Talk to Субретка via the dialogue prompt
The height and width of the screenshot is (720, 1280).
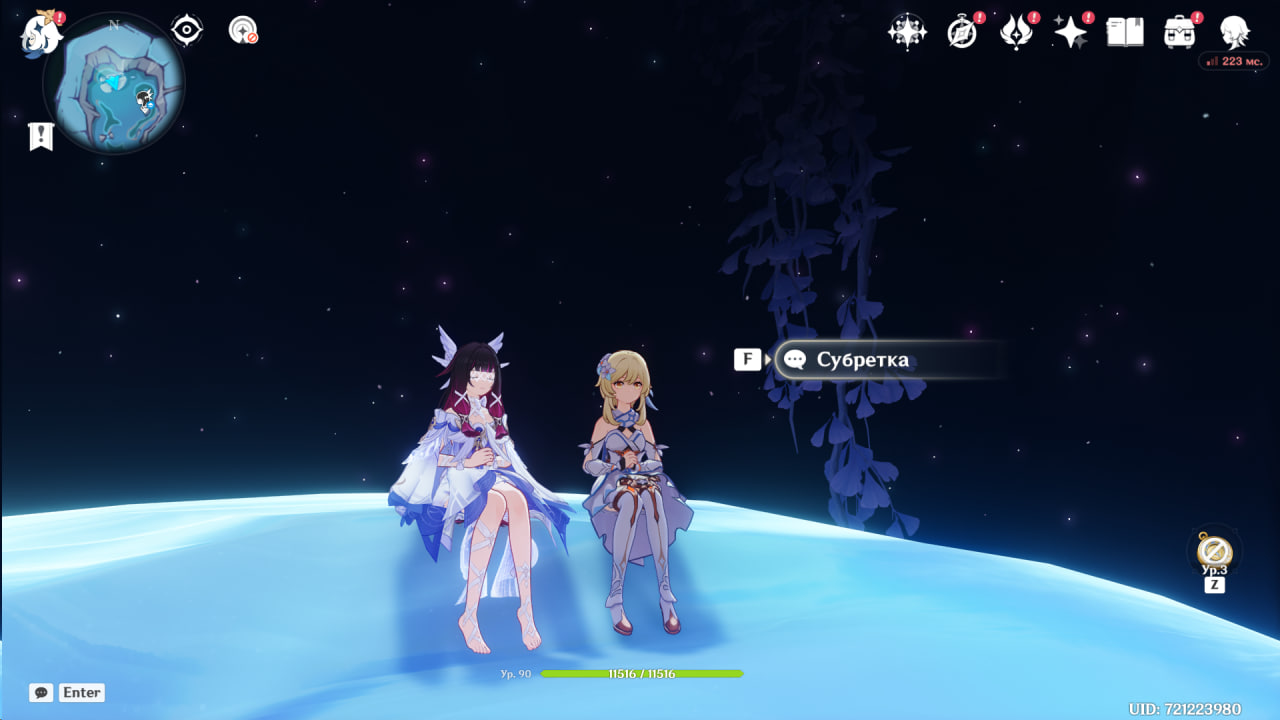point(860,360)
